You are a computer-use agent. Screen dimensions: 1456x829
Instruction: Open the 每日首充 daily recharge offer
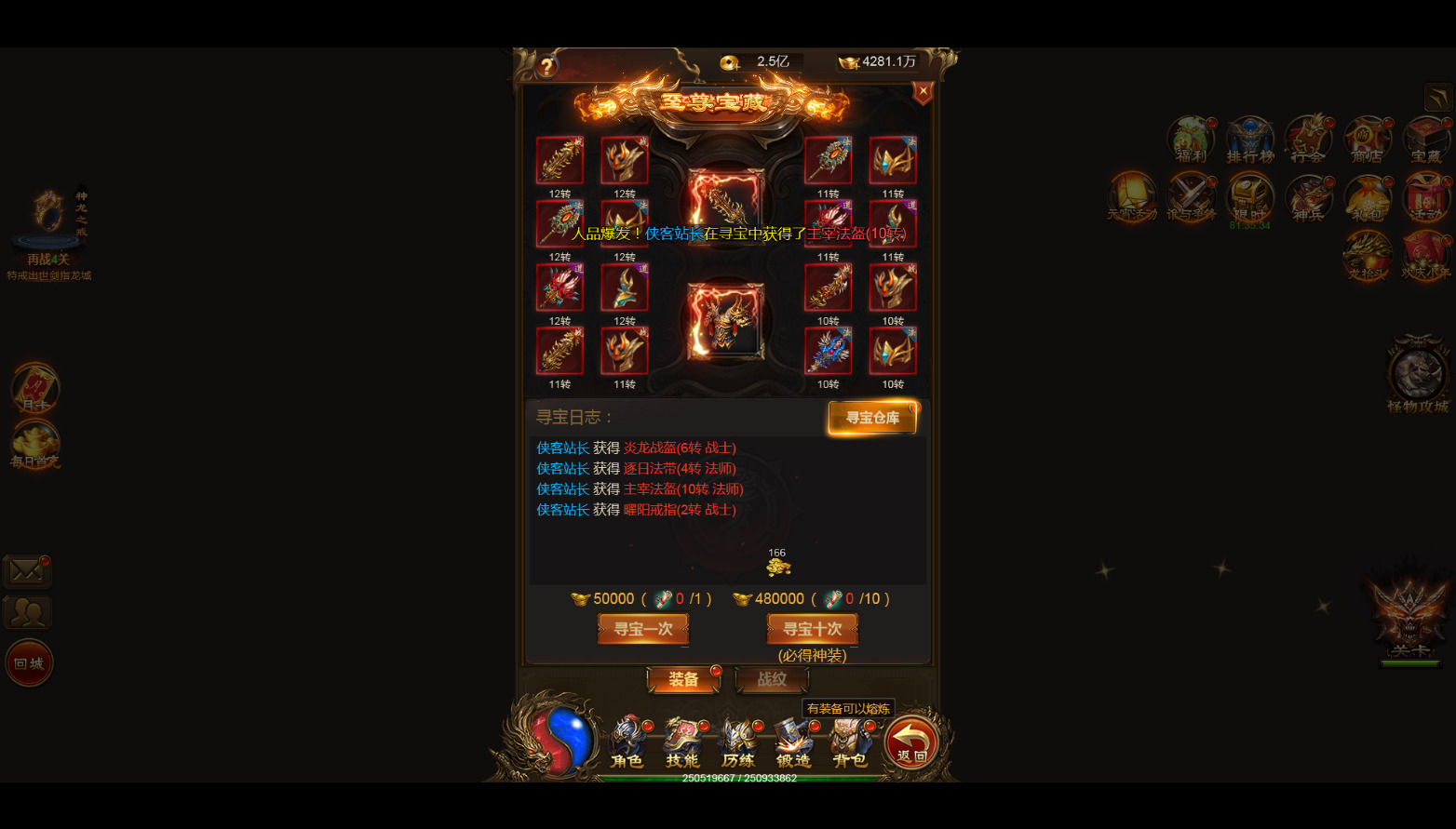(35, 445)
